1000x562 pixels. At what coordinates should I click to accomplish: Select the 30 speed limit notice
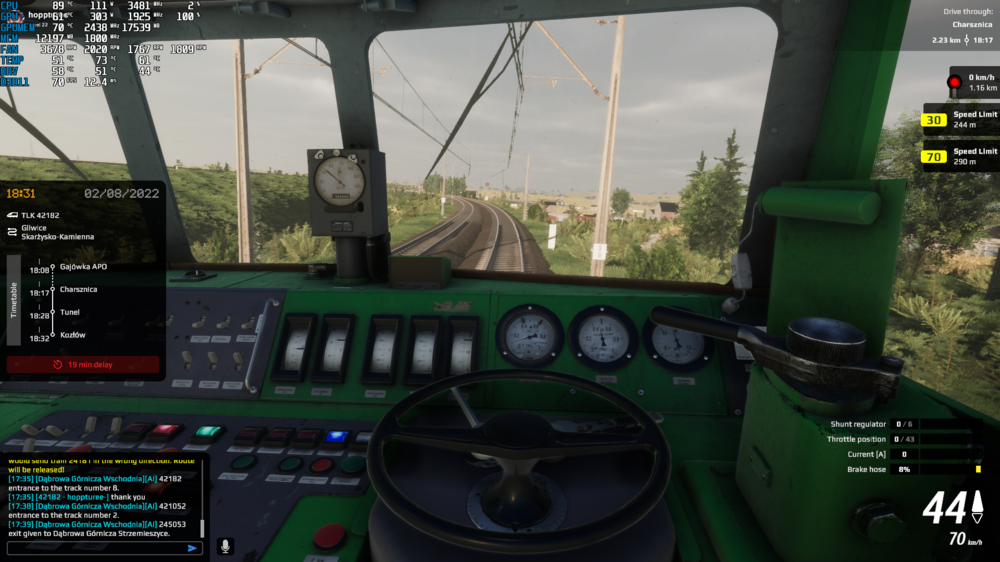(x=960, y=120)
